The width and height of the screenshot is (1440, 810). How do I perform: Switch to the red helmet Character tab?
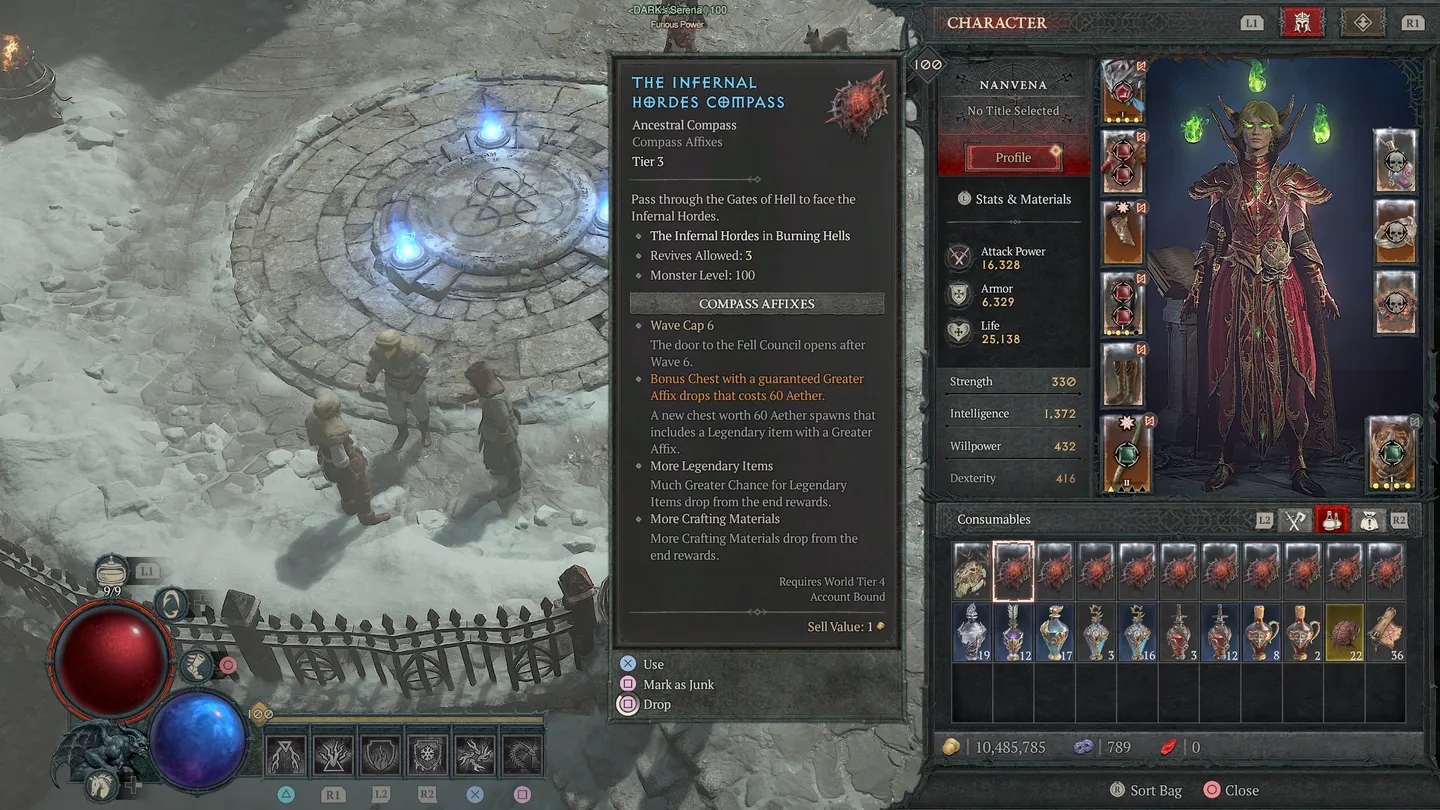pyautogui.click(x=1302, y=22)
